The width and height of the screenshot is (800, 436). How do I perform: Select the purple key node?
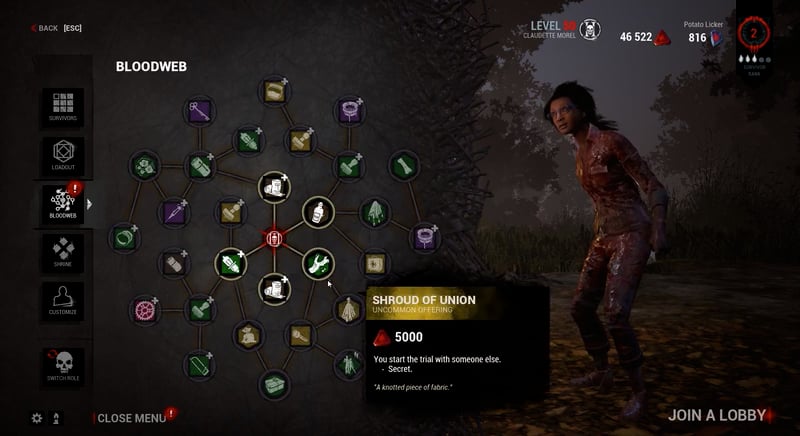click(198, 111)
